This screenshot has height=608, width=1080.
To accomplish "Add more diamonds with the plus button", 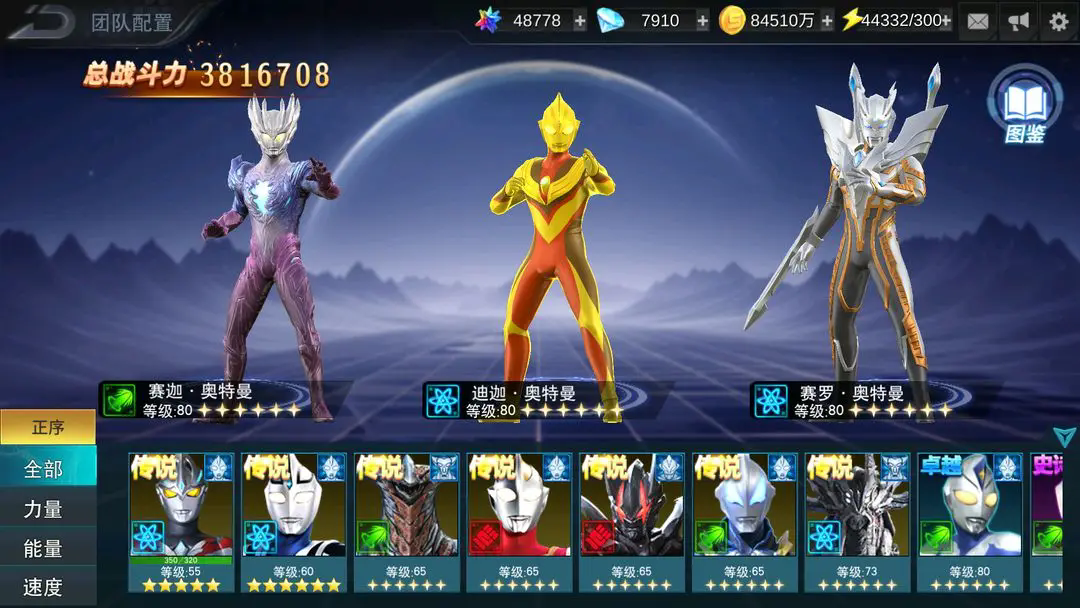I will pyautogui.click(x=702, y=21).
